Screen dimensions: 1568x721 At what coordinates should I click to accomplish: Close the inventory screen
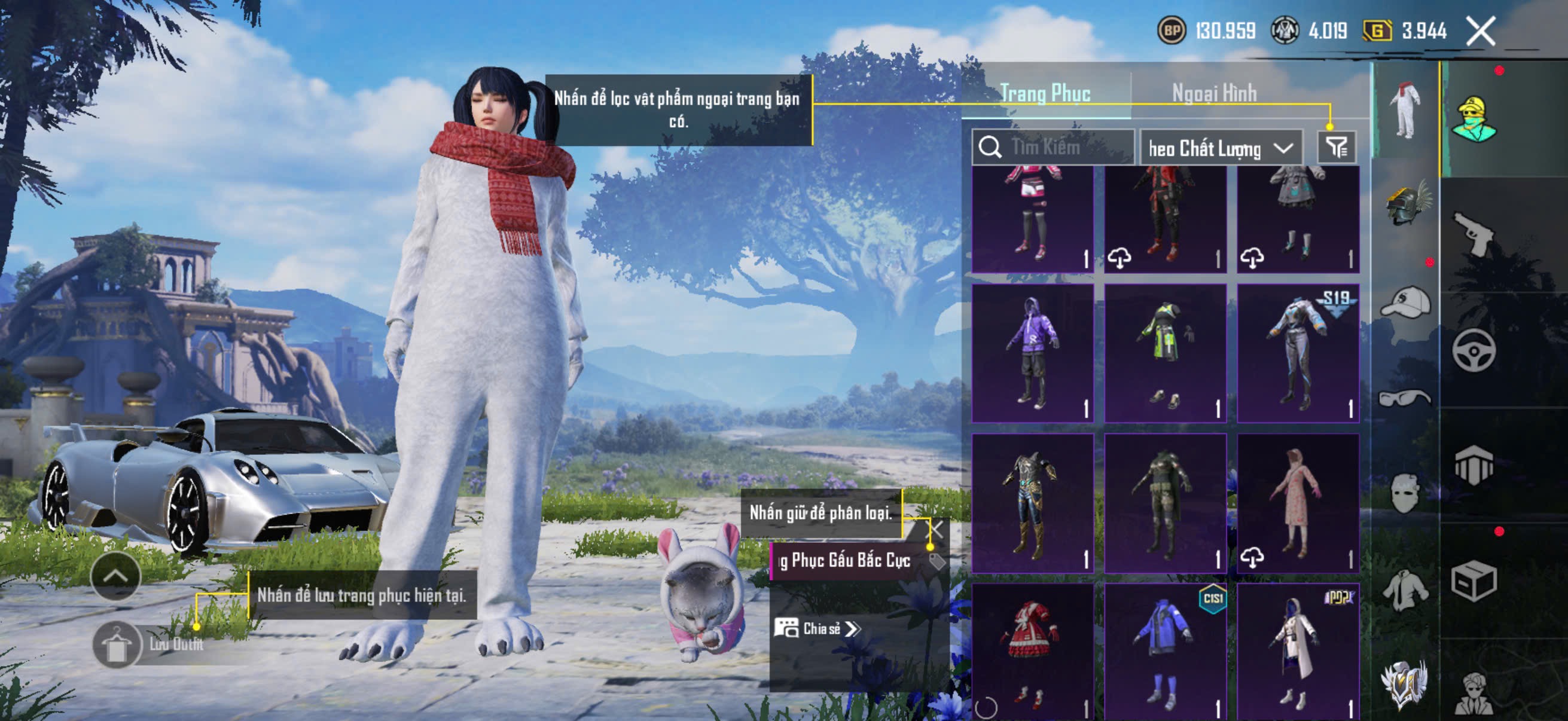click(1480, 30)
